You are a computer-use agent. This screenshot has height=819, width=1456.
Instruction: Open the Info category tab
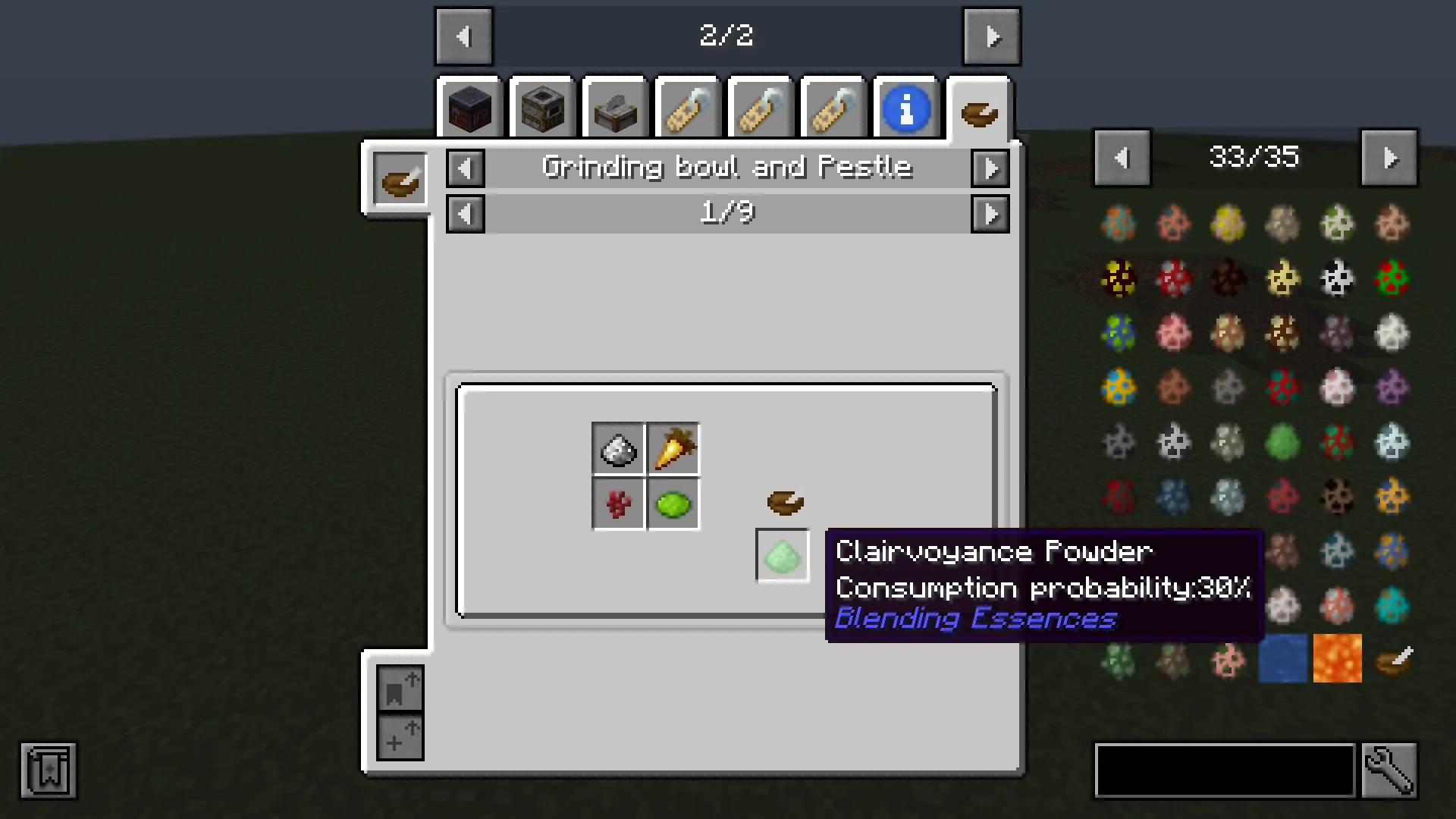click(907, 108)
